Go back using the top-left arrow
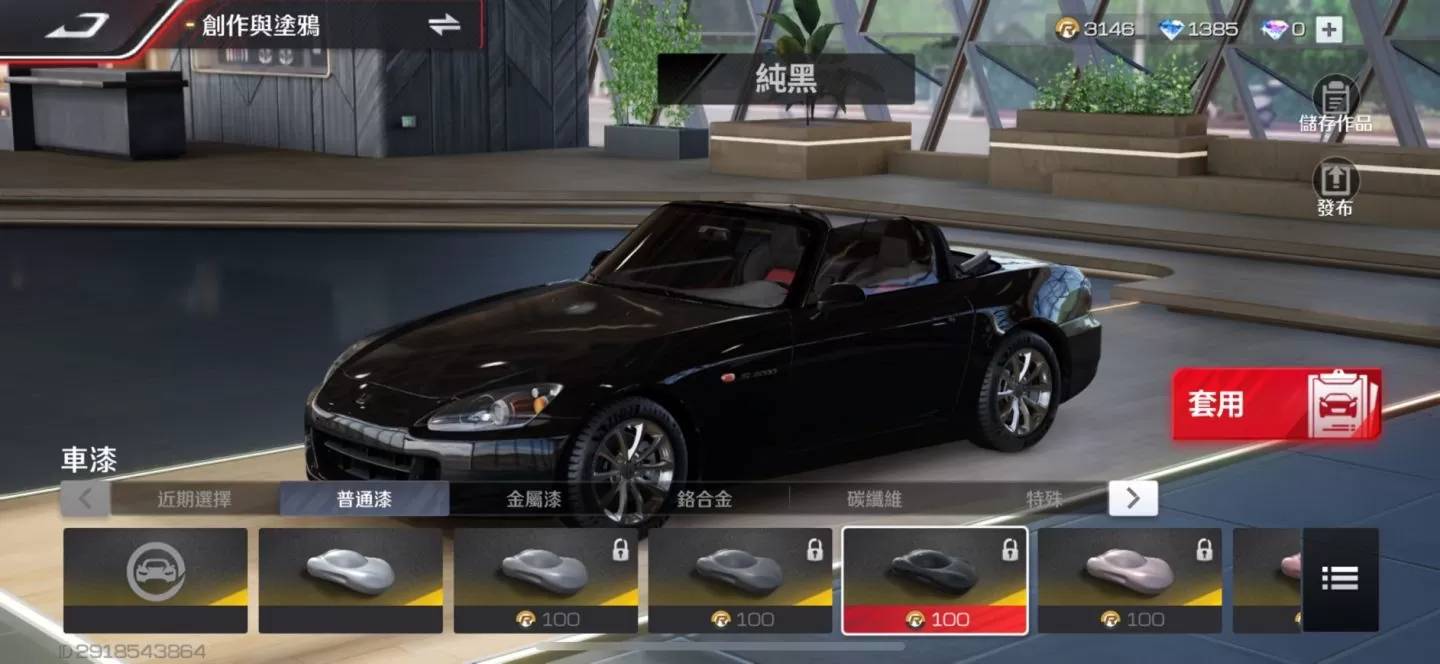The height and width of the screenshot is (664, 1440). tap(77, 25)
